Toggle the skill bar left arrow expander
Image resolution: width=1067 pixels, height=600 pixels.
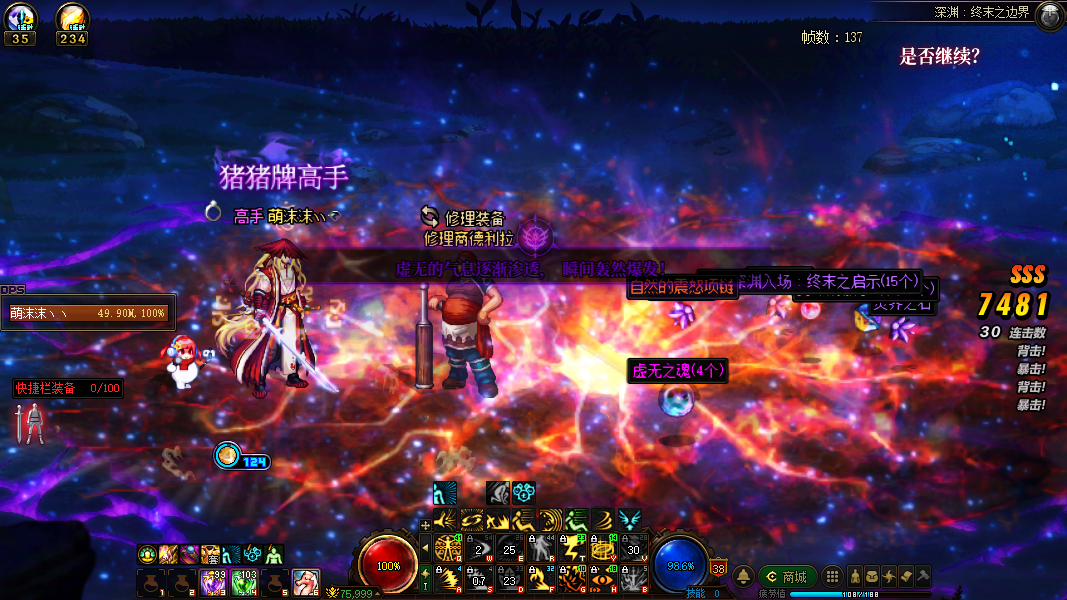coord(425,548)
